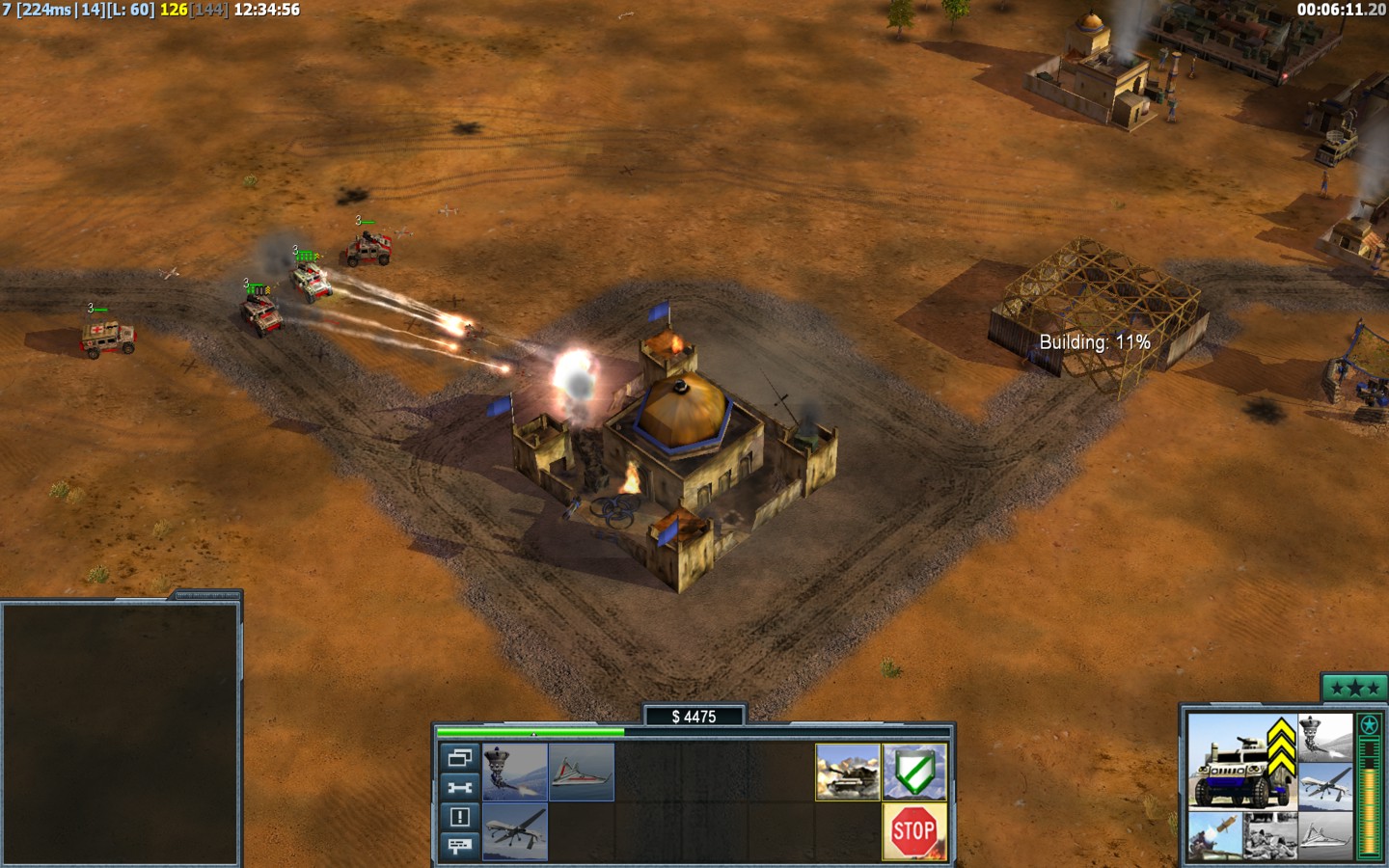The width and height of the screenshot is (1389, 868).
Task: Place a beacon with the exclamation button
Action: tap(460, 817)
